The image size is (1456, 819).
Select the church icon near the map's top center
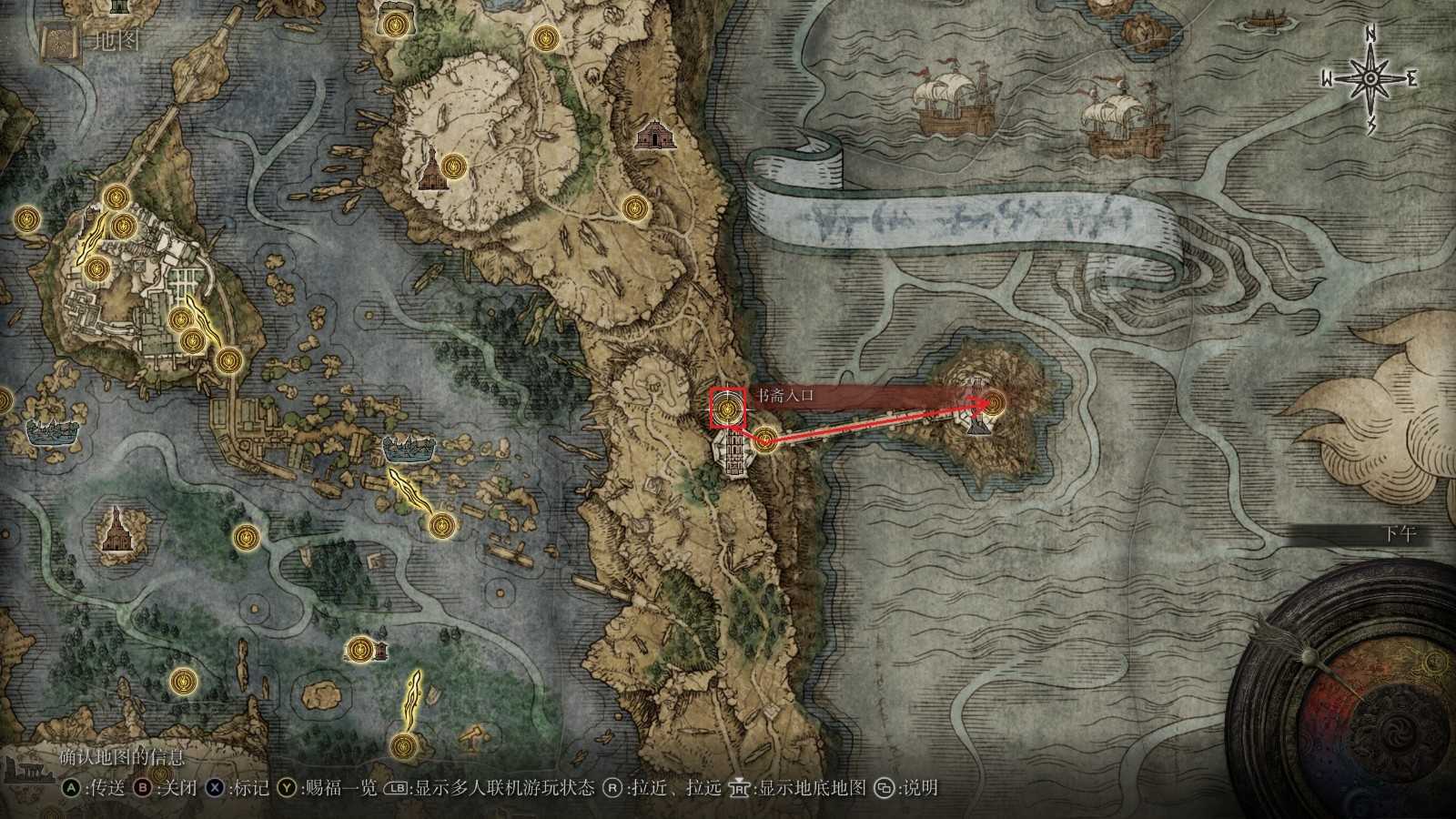658,133
